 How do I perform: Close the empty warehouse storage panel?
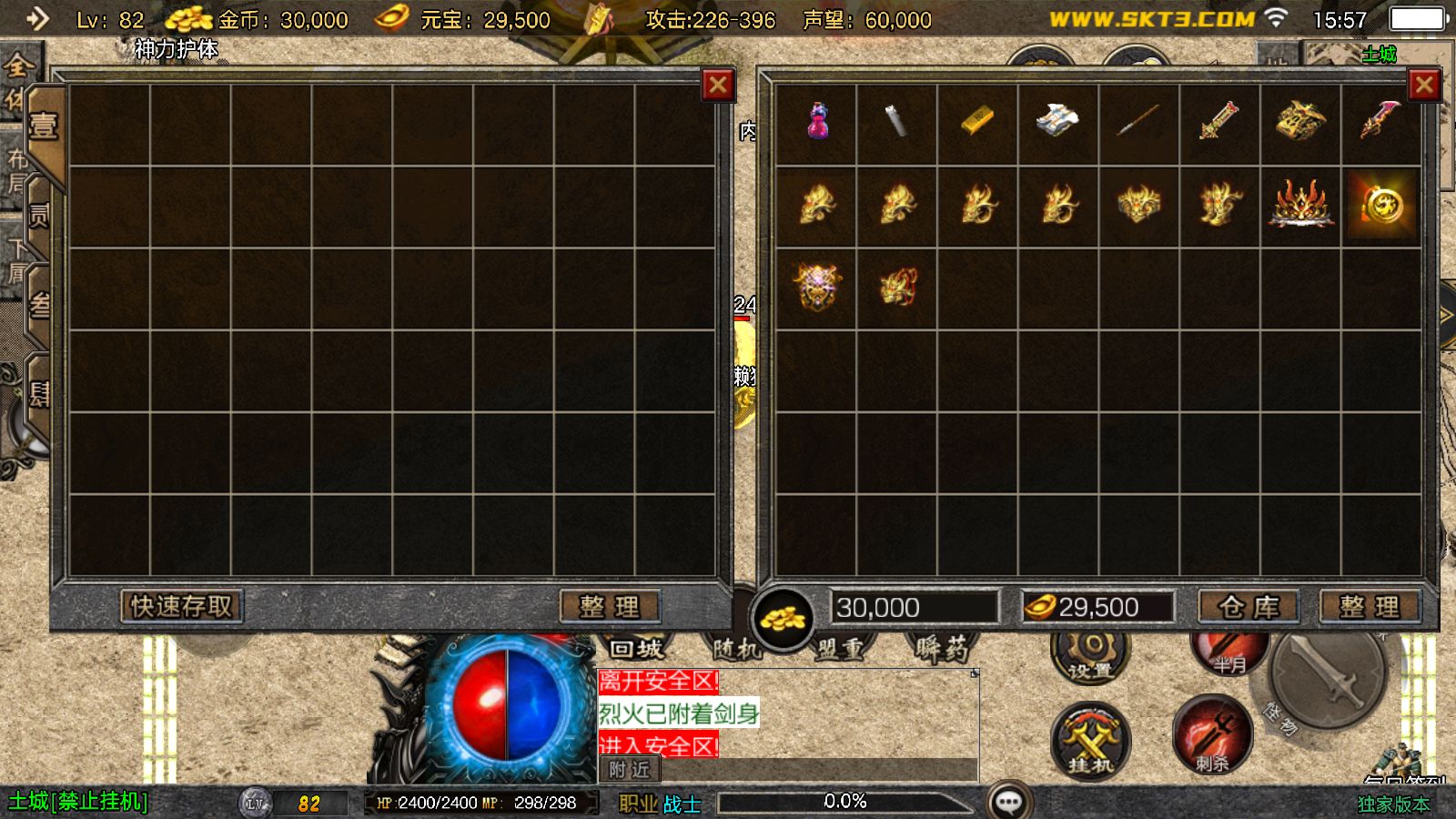click(x=718, y=86)
